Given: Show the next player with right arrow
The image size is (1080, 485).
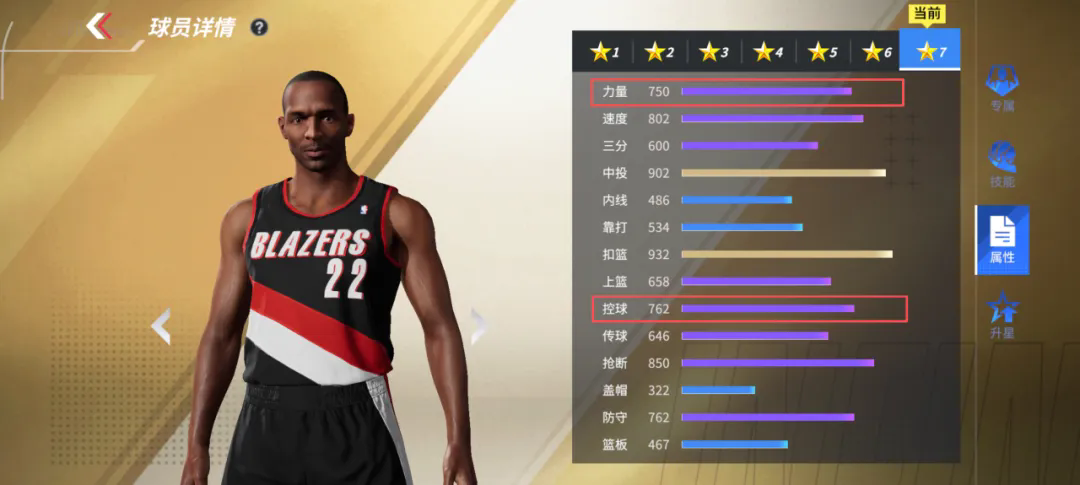Looking at the screenshot, I should coord(478,326).
